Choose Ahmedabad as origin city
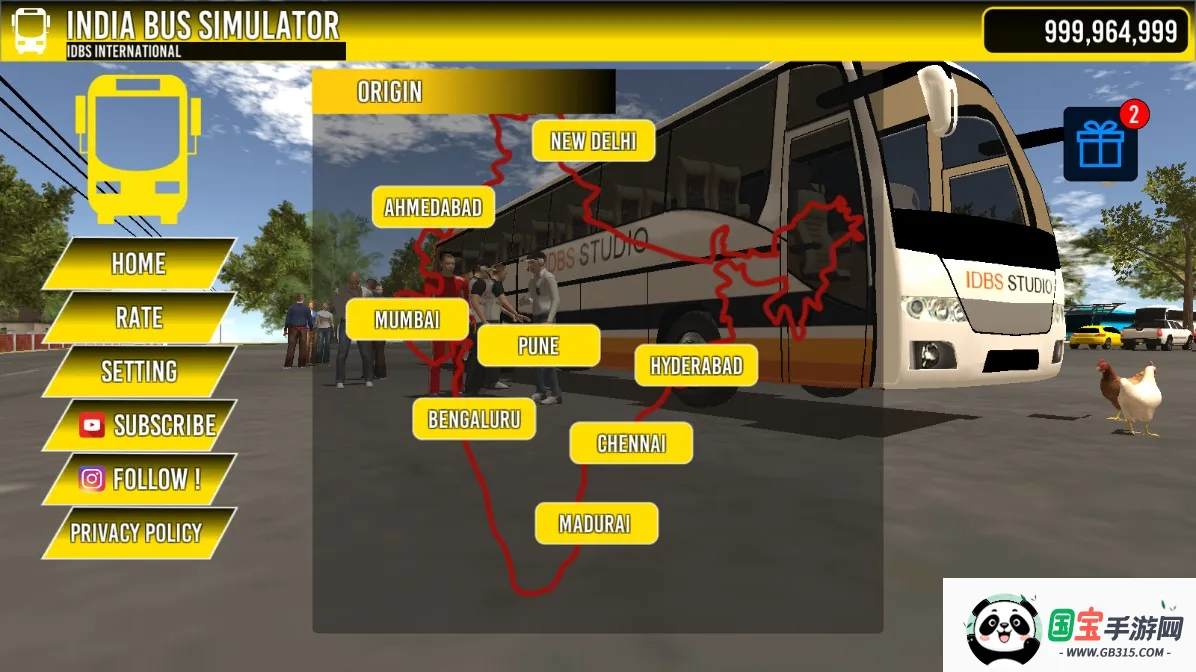Image resolution: width=1196 pixels, height=672 pixels. tap(433, 208)
